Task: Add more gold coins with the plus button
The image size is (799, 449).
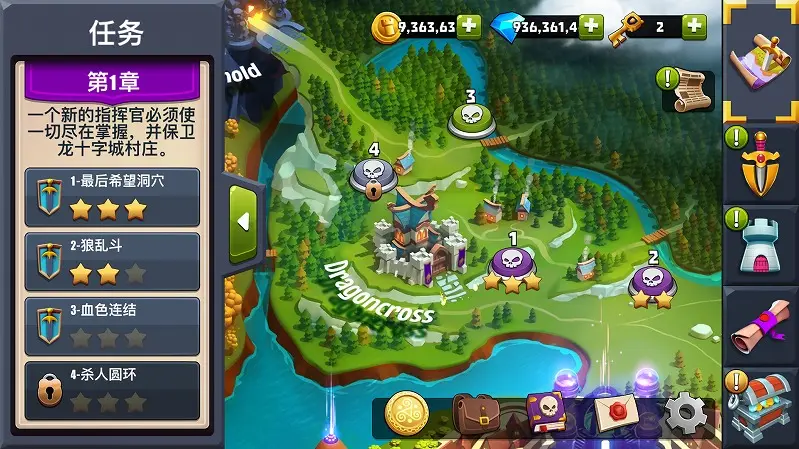Action: click(x=469, y=26)
